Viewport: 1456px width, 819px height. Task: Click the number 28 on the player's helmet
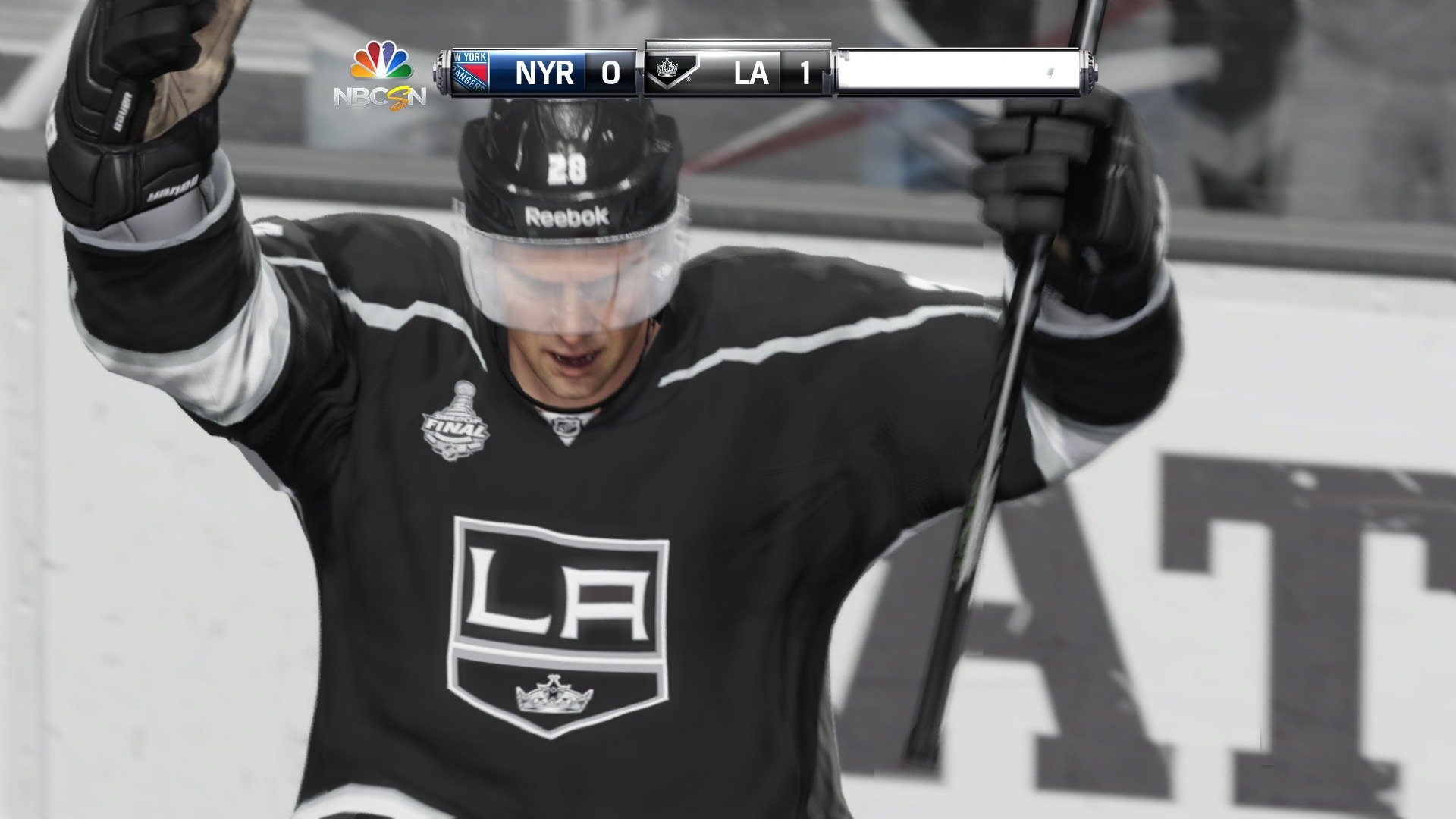point(568,168)
